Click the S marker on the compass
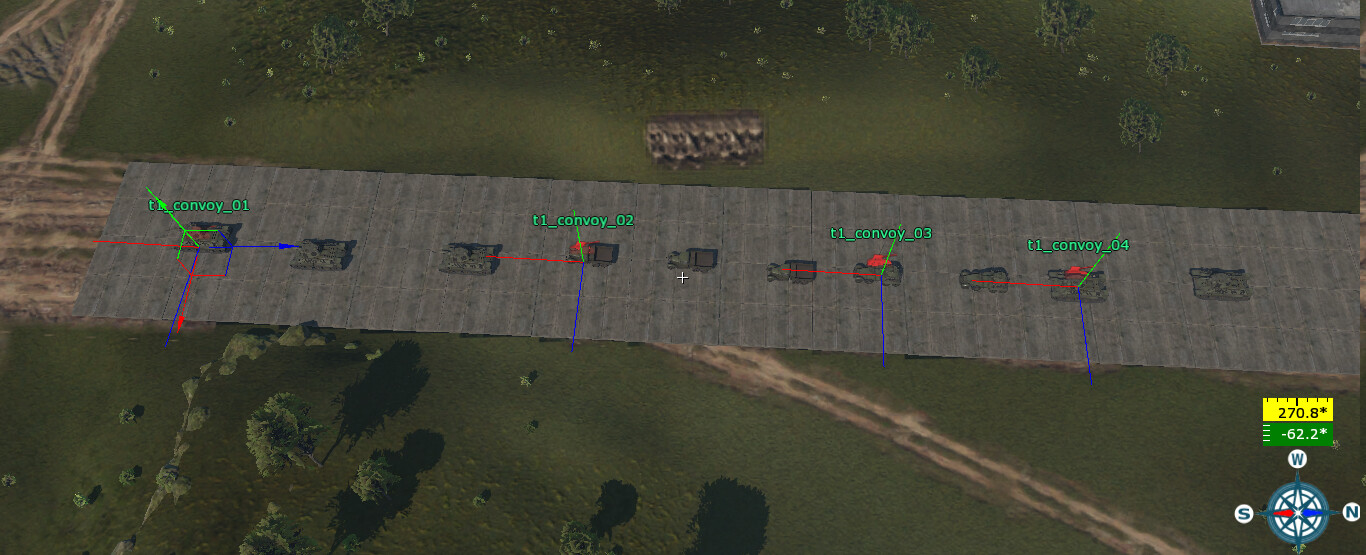The image size is (1366, 555). [x=1243, y=514]
